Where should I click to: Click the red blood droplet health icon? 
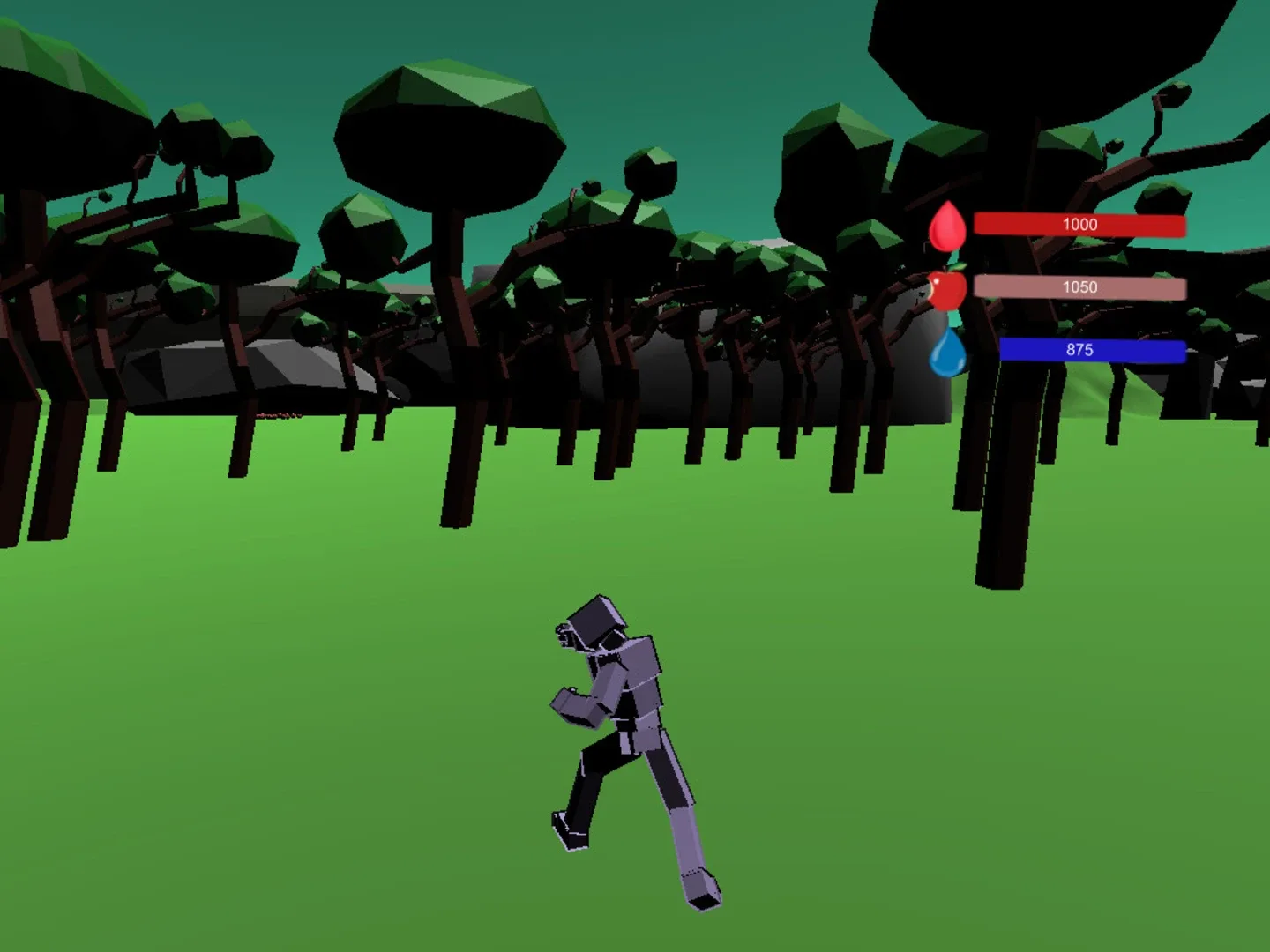(x=947, y=226)
